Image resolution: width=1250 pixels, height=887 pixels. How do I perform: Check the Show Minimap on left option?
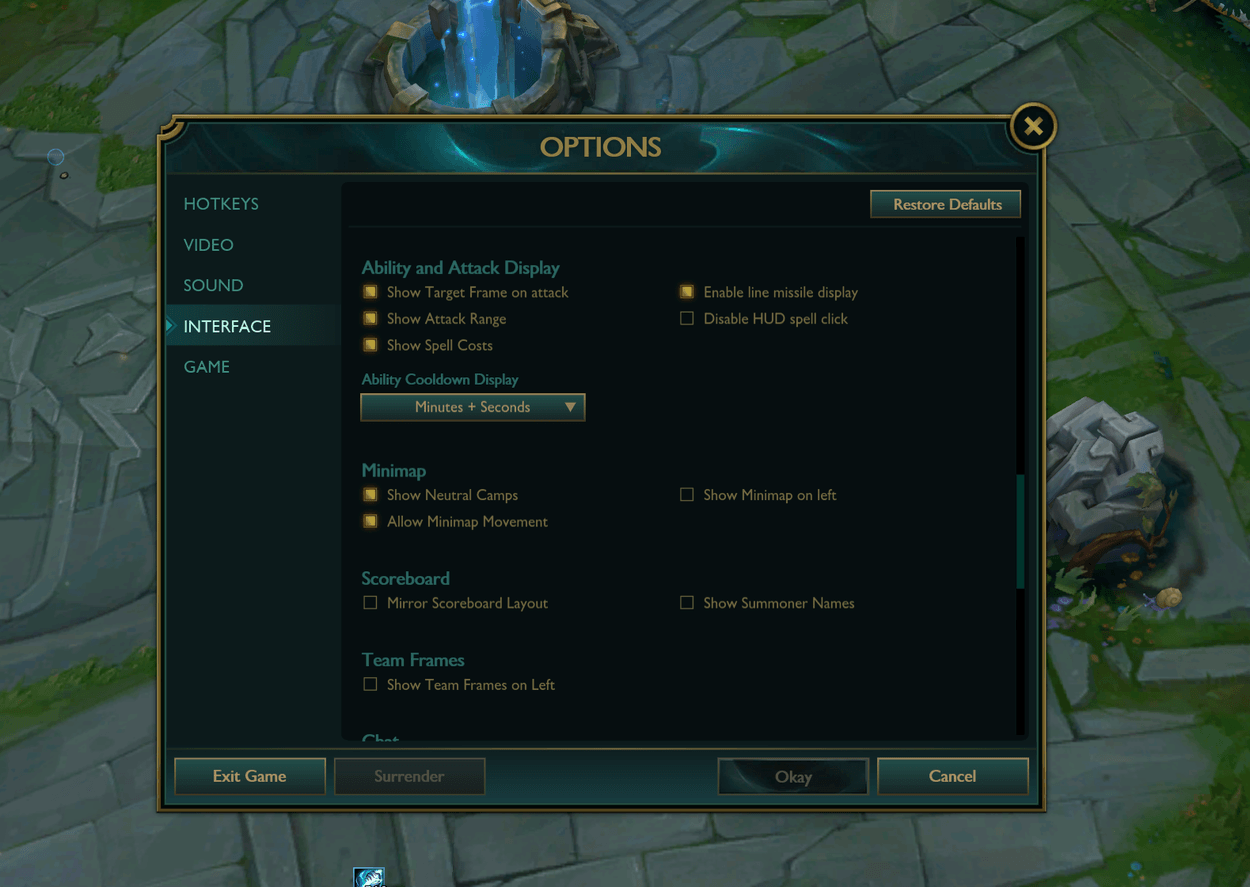(x=687, y=495)
